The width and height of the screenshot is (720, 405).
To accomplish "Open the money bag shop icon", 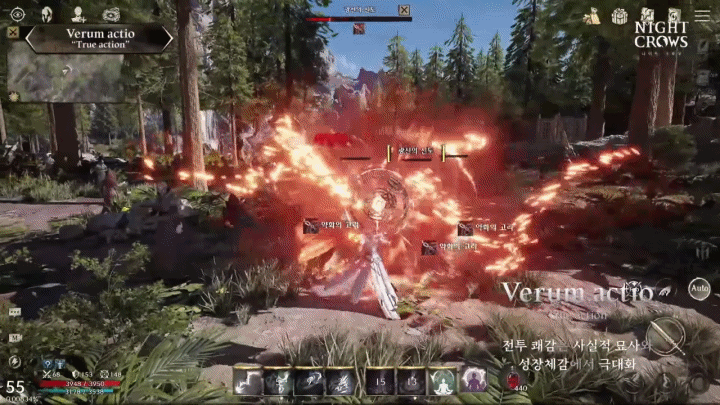I will 593,15.
